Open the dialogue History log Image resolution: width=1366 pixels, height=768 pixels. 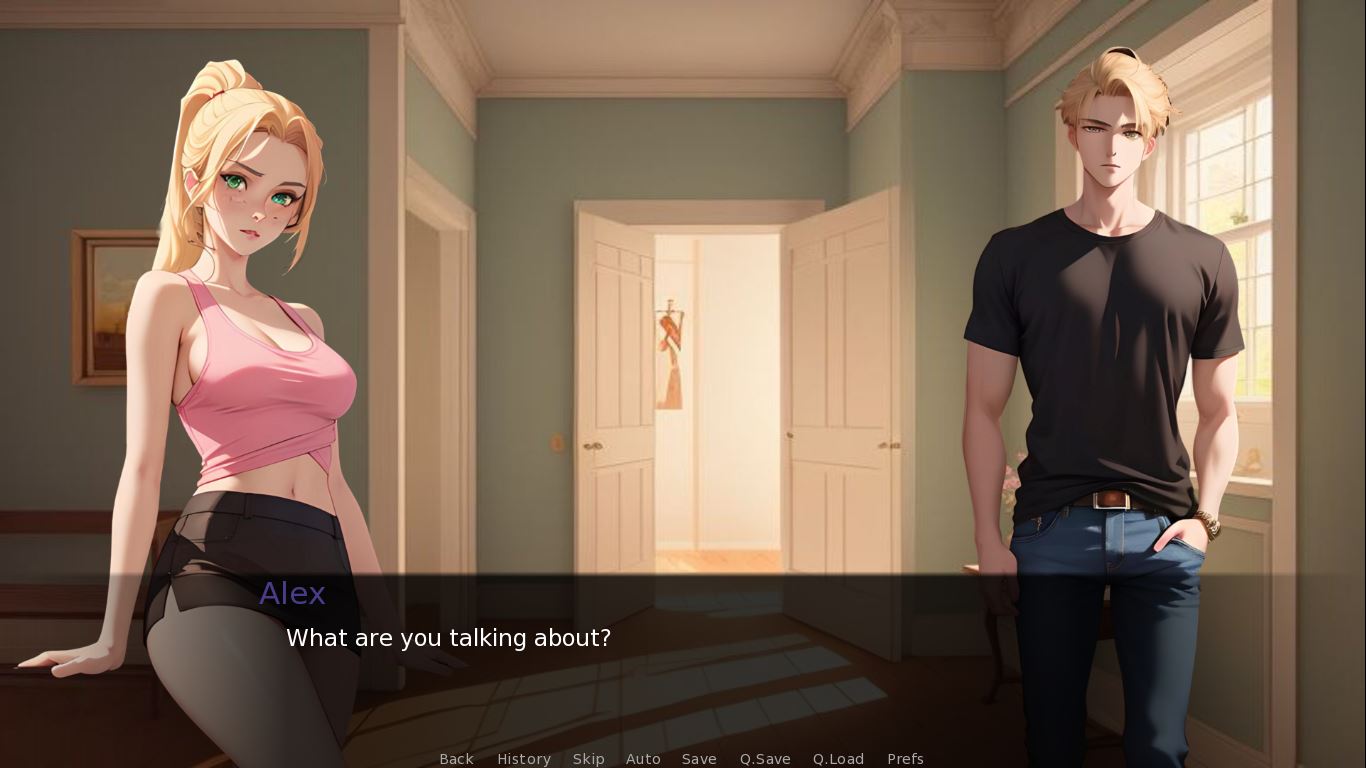pos(524,759)
